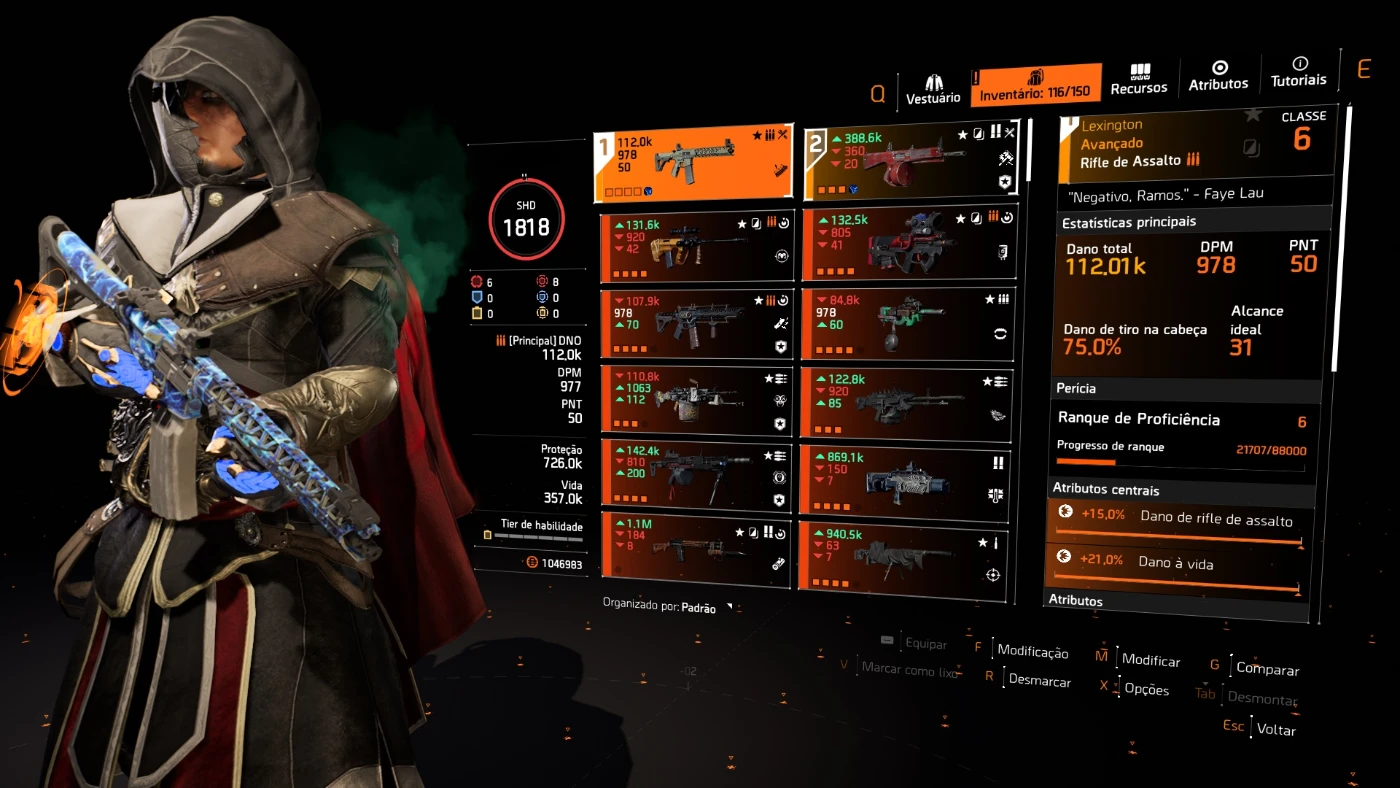Toggle the favorite star on Lexington details
The height and width of the screenshot is (788, 1400).
(x=1252, y=116)
